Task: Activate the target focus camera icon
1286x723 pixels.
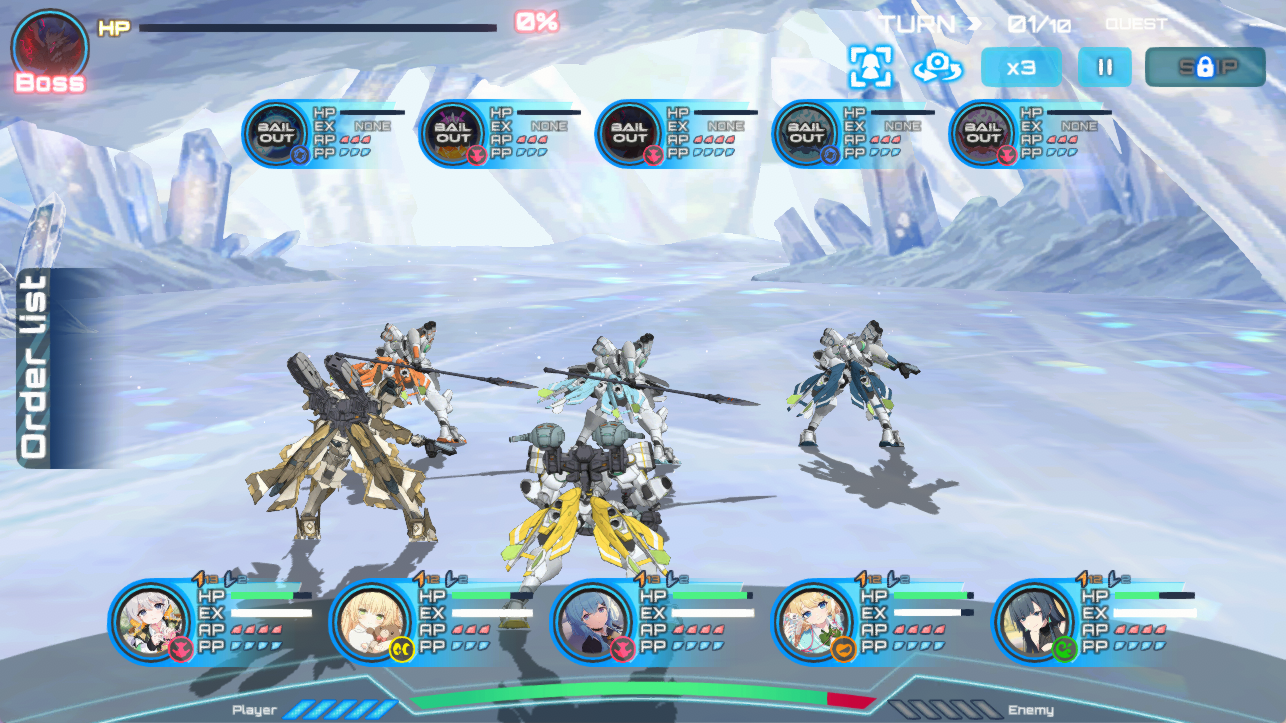Action: coord(870,67)
